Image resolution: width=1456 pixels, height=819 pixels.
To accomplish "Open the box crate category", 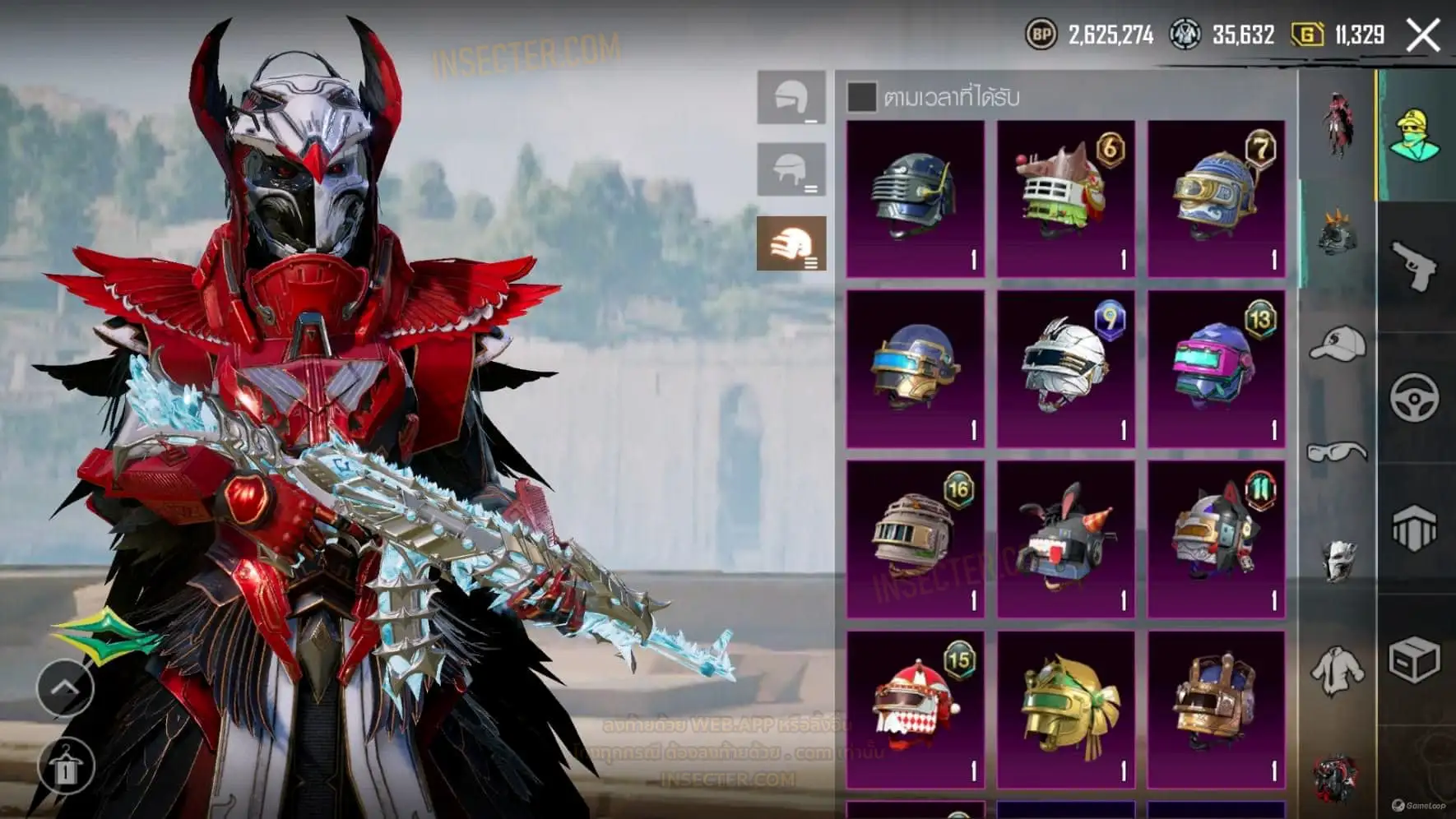I will (1415, 659).
